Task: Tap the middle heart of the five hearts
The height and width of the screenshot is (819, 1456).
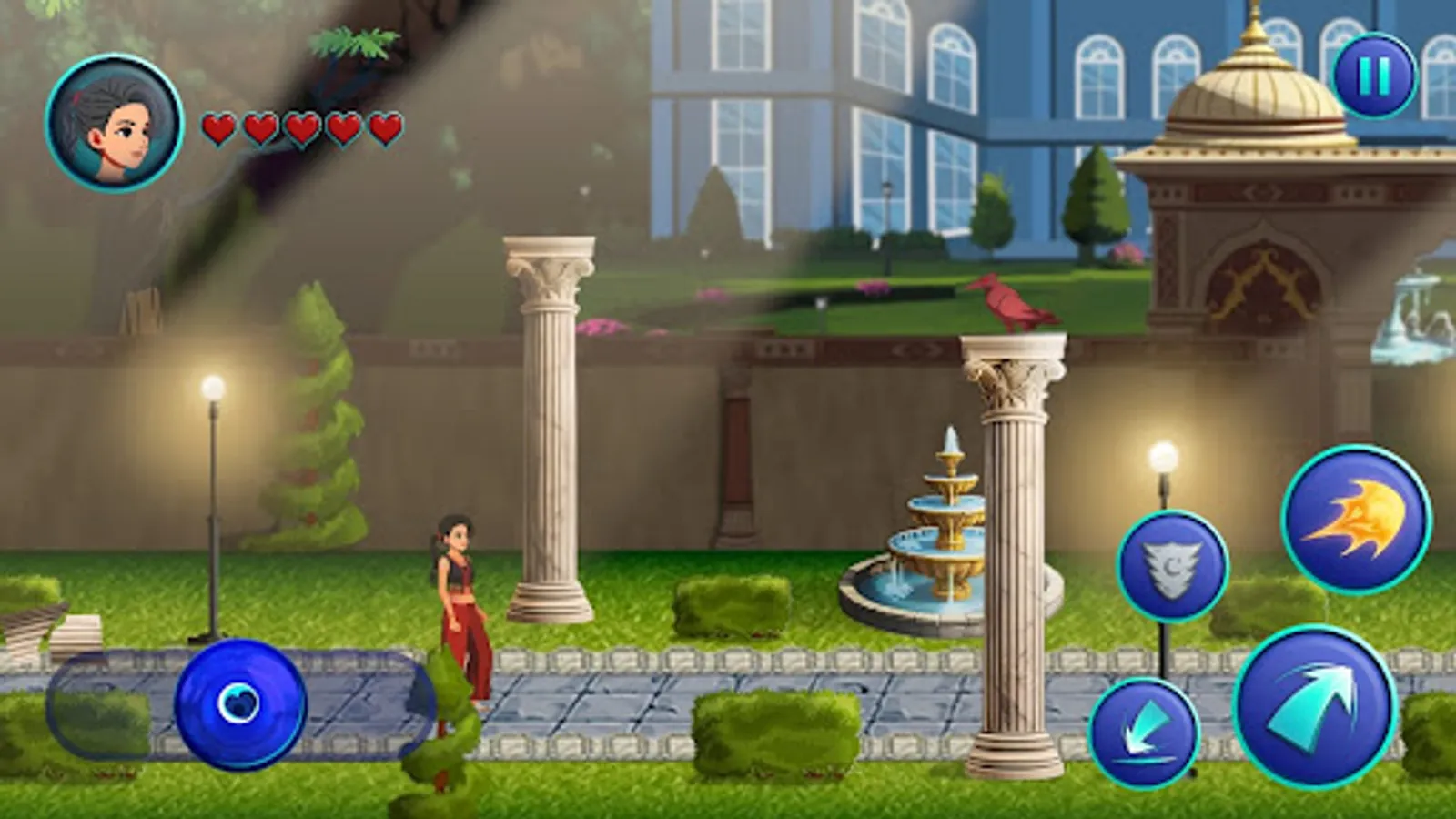Action: [302, 127]
